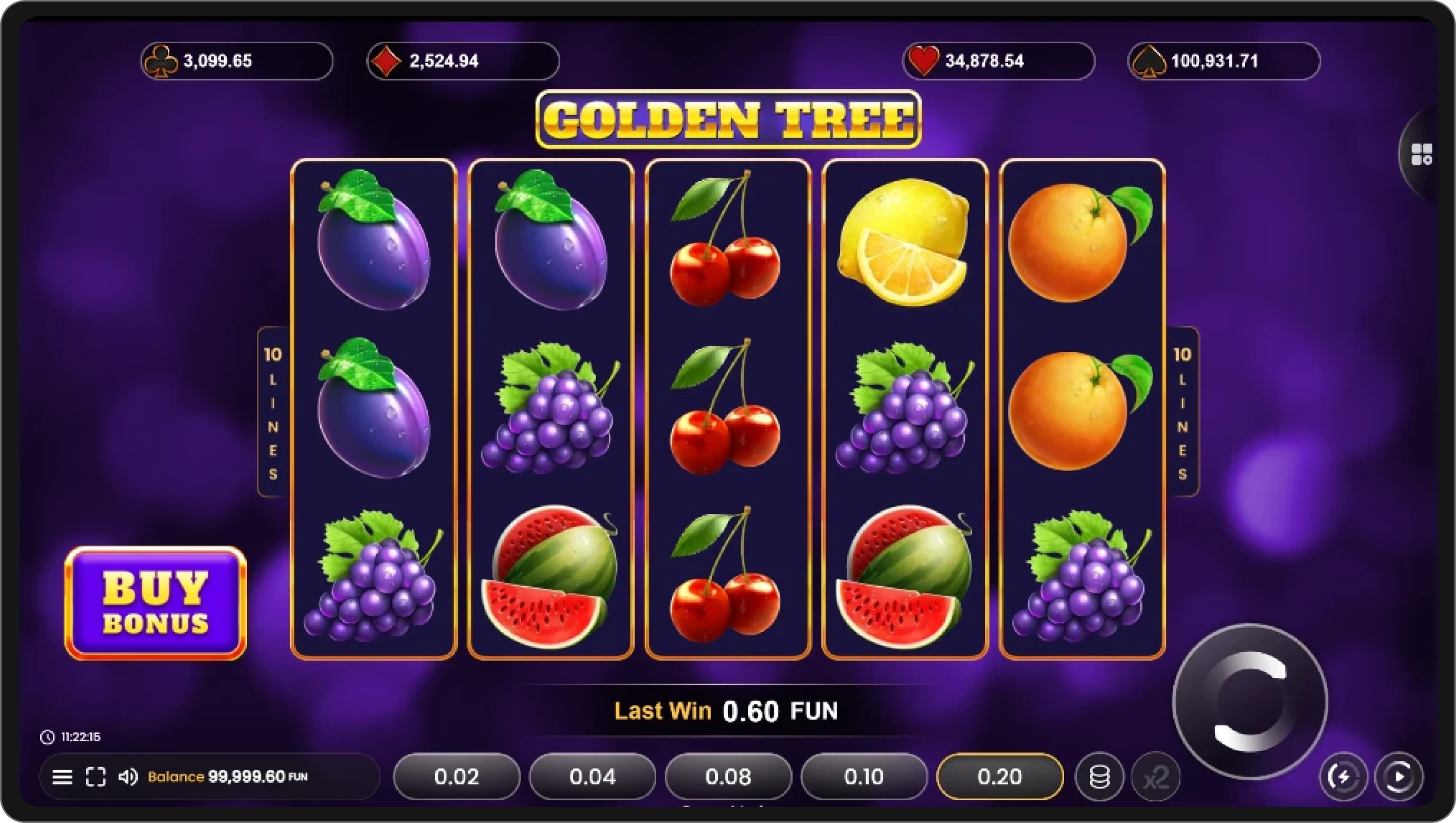Open the games grid icon at top right

1423,154
